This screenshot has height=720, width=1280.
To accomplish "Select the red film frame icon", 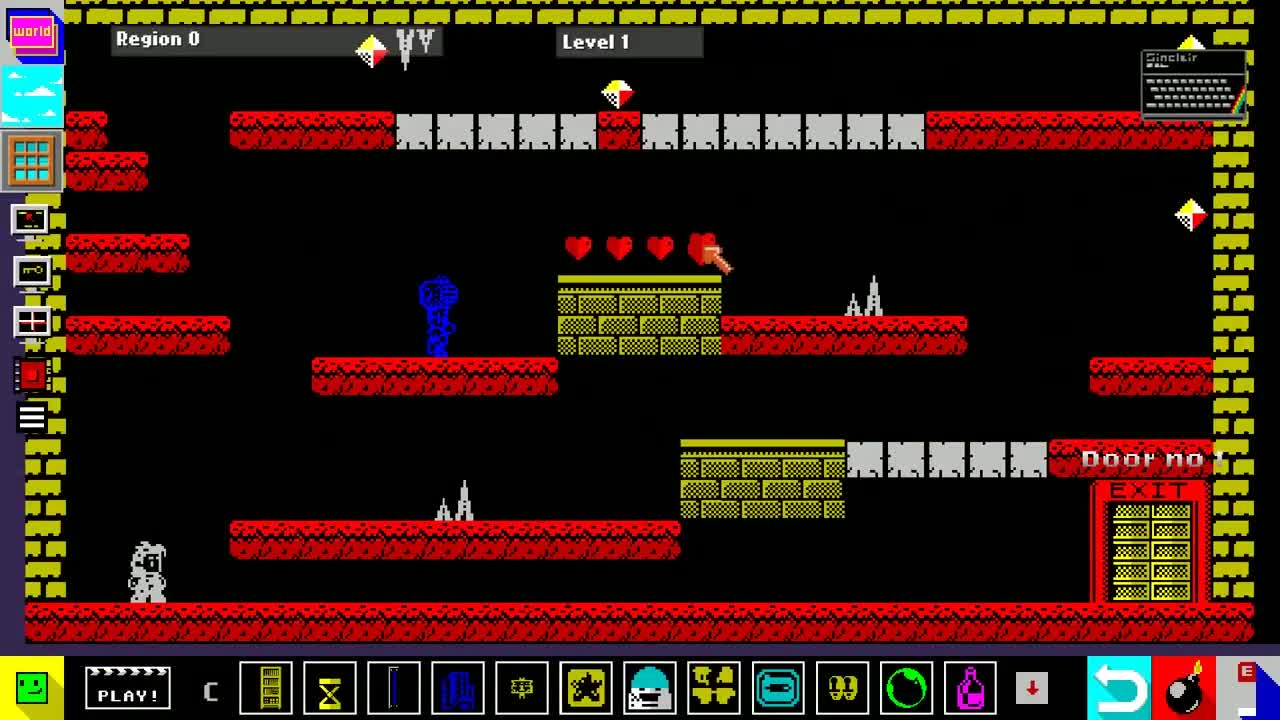I will click(32, 375).
